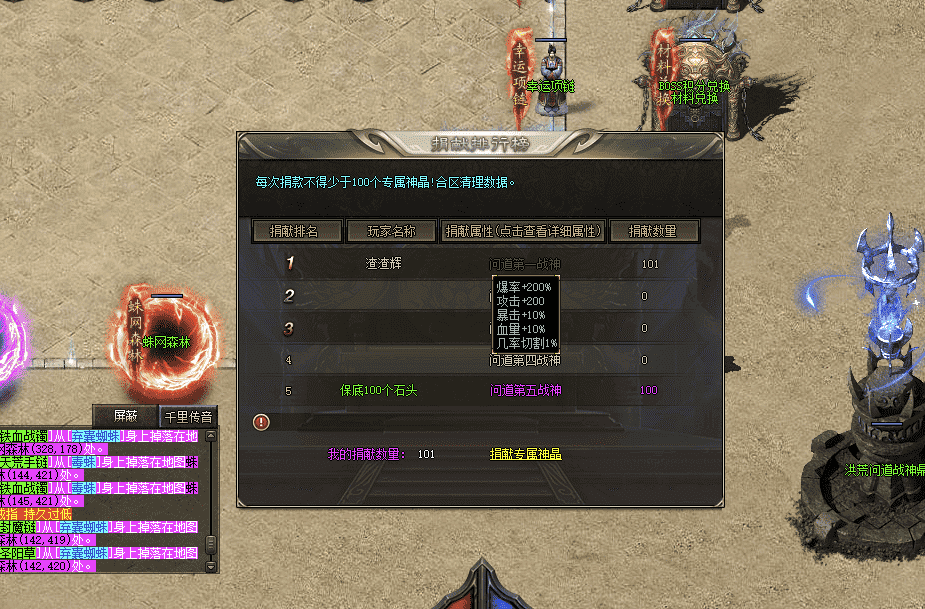View 问道第五战神 attribute details

[525, 390]
